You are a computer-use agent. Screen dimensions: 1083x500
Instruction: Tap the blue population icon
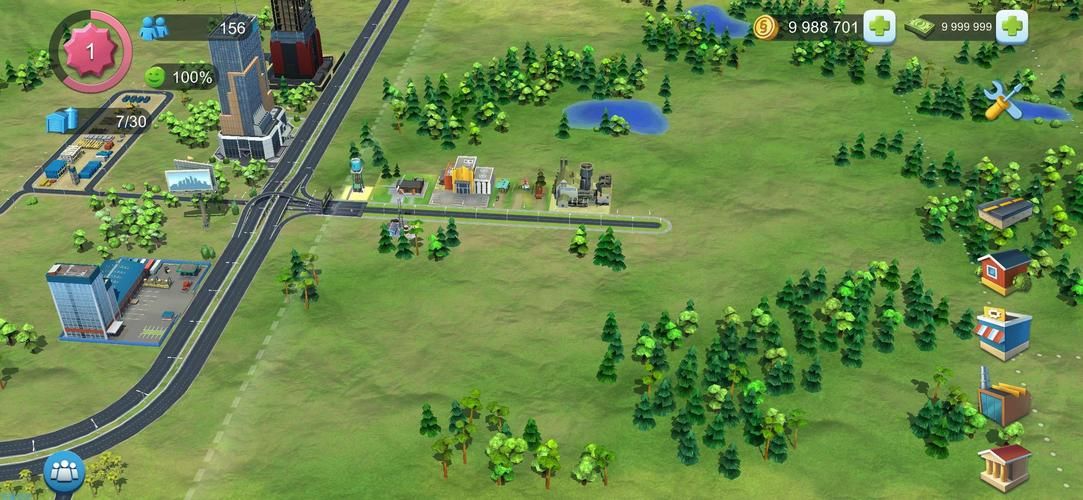click(154, 28)
